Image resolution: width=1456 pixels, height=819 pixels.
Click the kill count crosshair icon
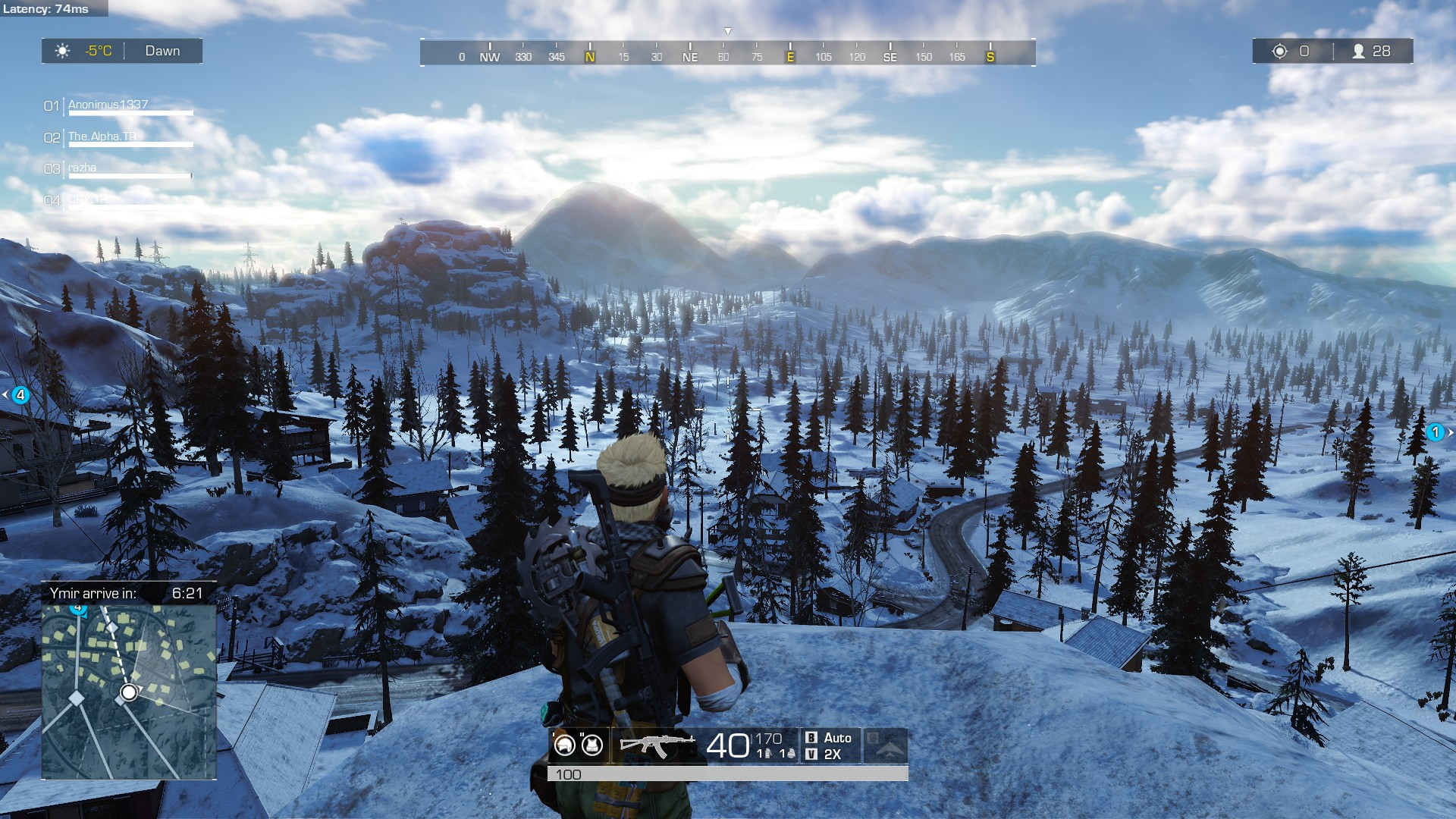[1280, 51]
